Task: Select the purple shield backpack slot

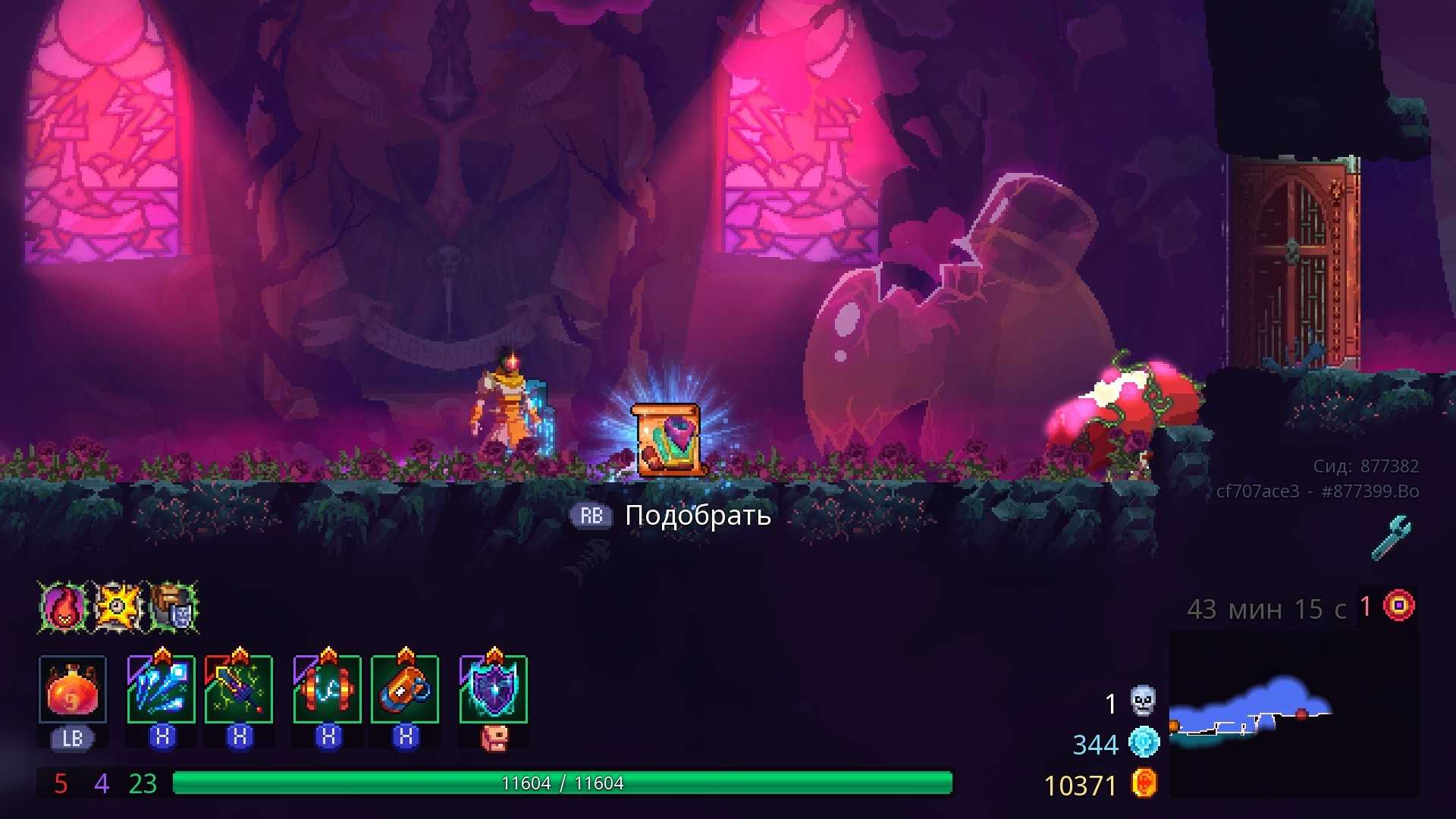Action: 494,689
